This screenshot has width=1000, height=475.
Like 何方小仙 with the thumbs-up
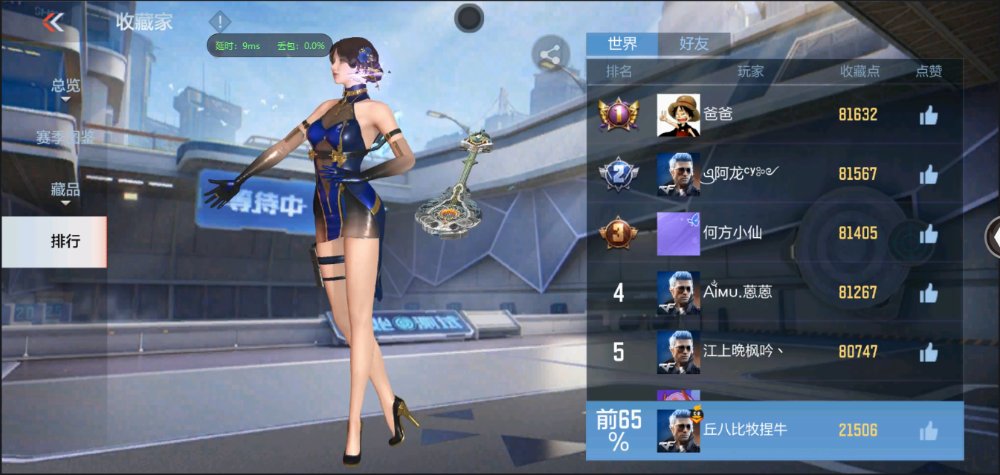(928, 234)
